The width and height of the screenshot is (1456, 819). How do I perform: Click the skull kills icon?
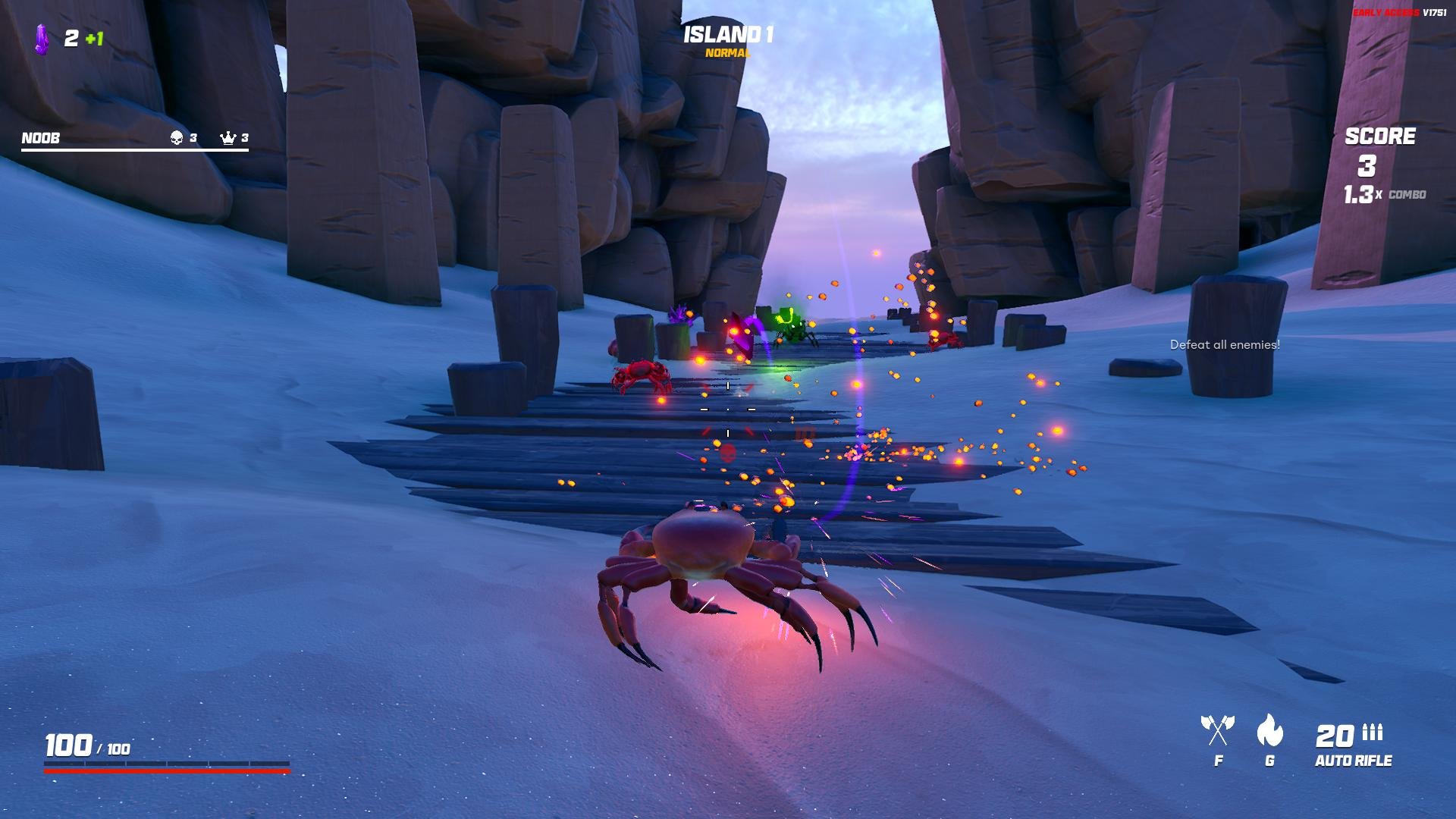coord(177,138)
